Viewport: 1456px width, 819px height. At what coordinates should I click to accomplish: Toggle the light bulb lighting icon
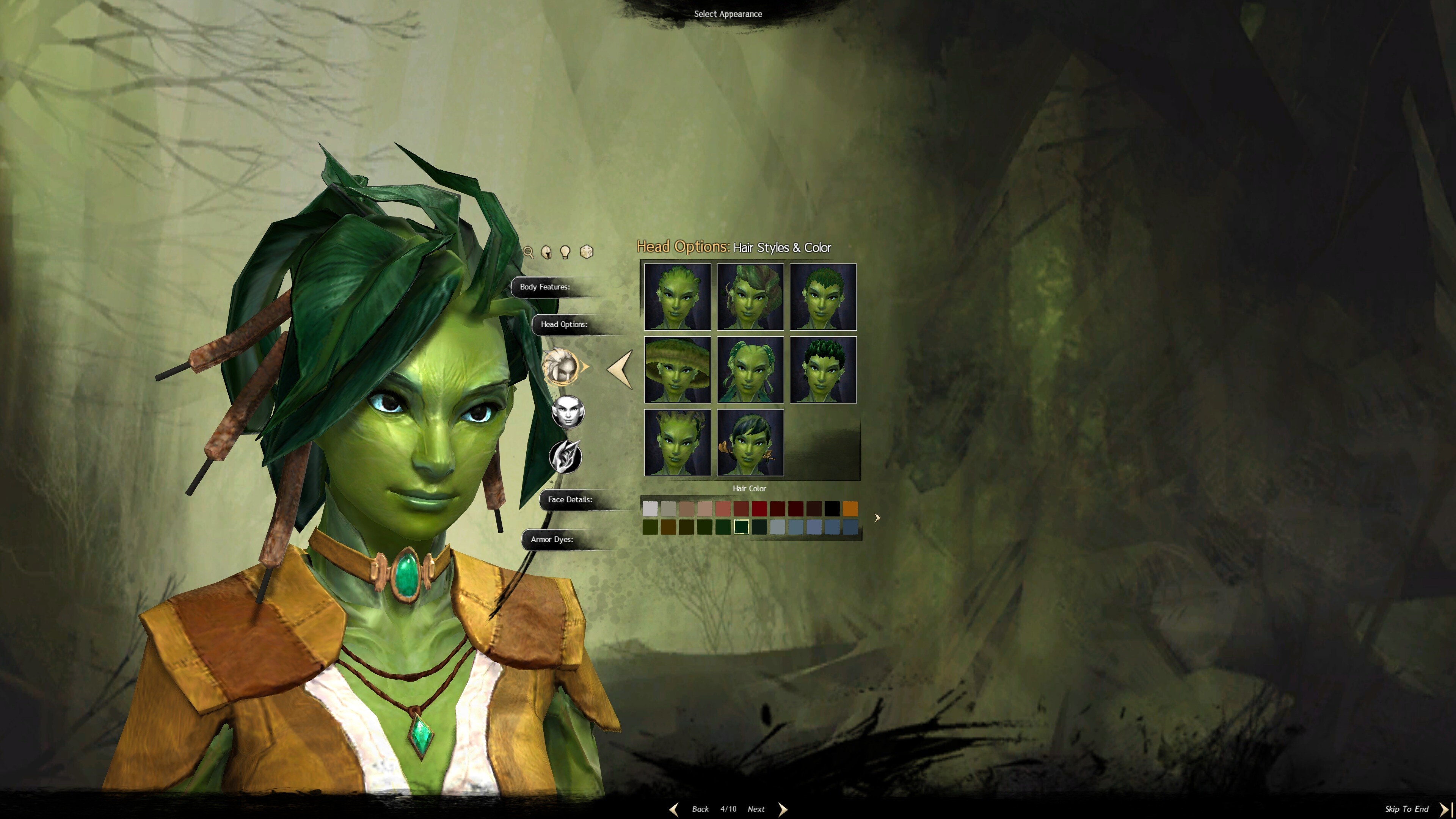565,252
